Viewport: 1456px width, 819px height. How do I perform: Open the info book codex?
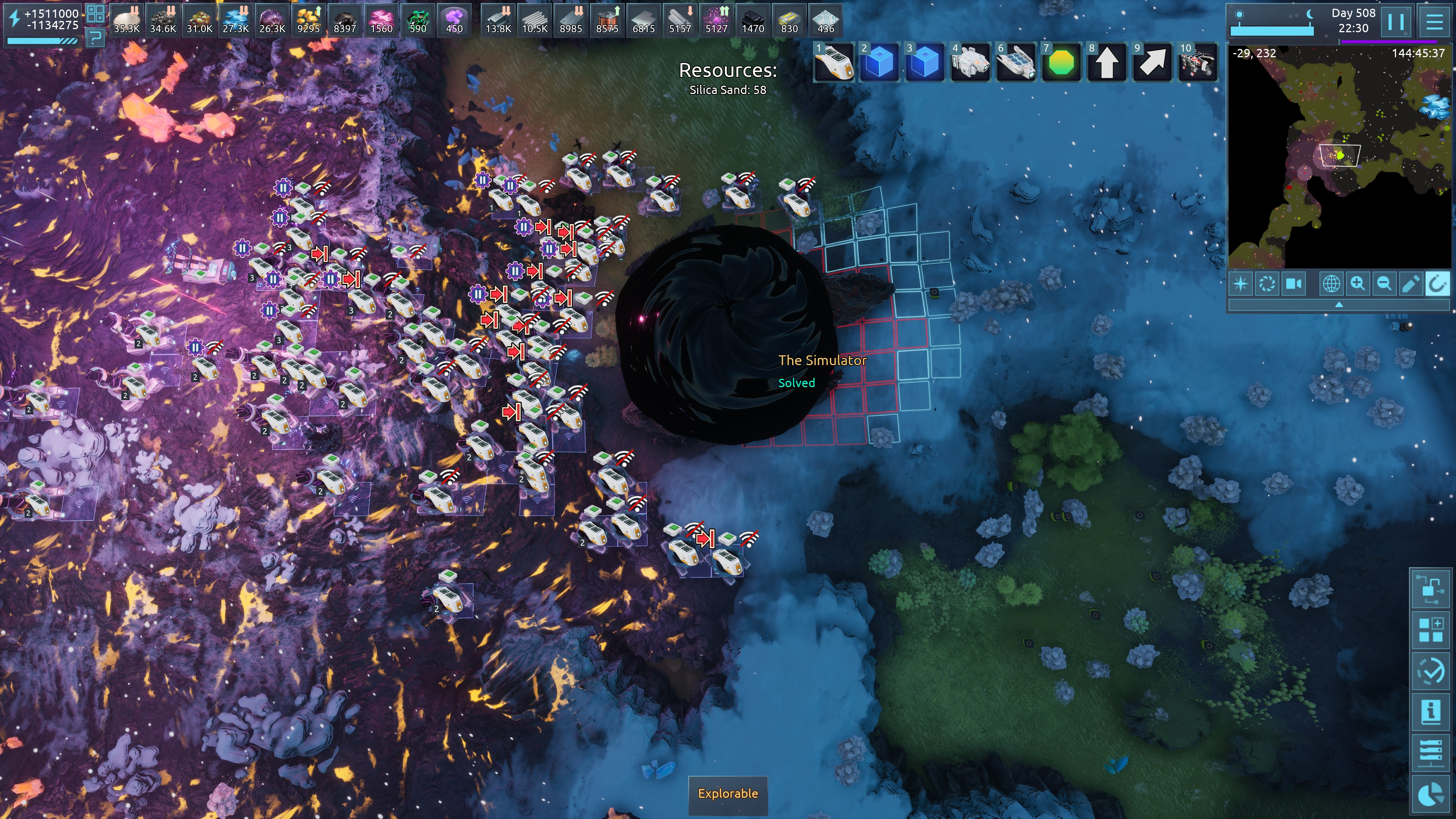pos(1431,711)
